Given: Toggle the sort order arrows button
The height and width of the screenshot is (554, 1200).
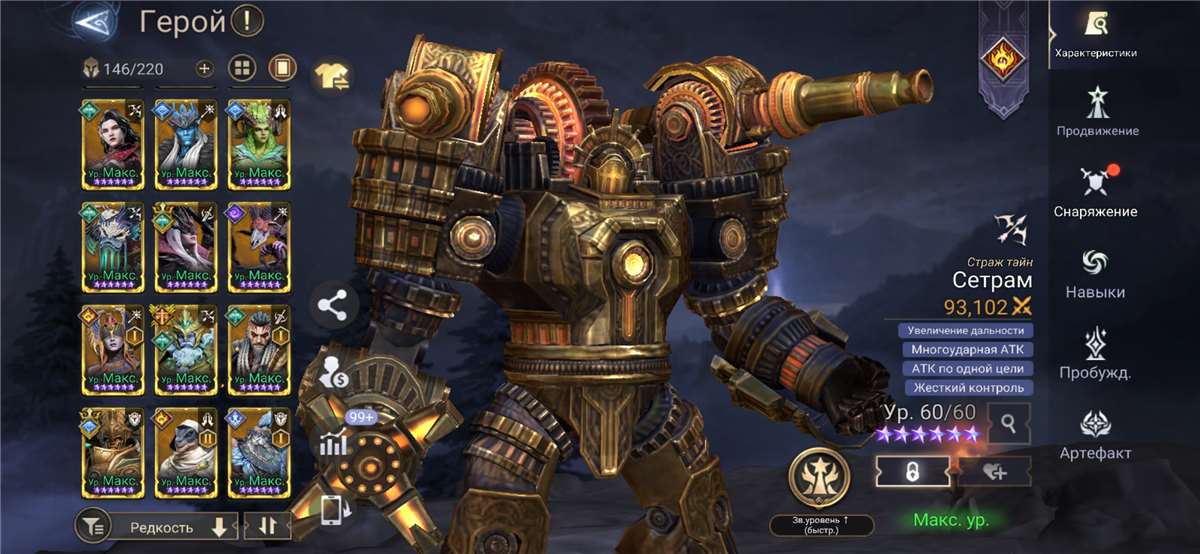Looking at the screenshot, I should 268,527.
